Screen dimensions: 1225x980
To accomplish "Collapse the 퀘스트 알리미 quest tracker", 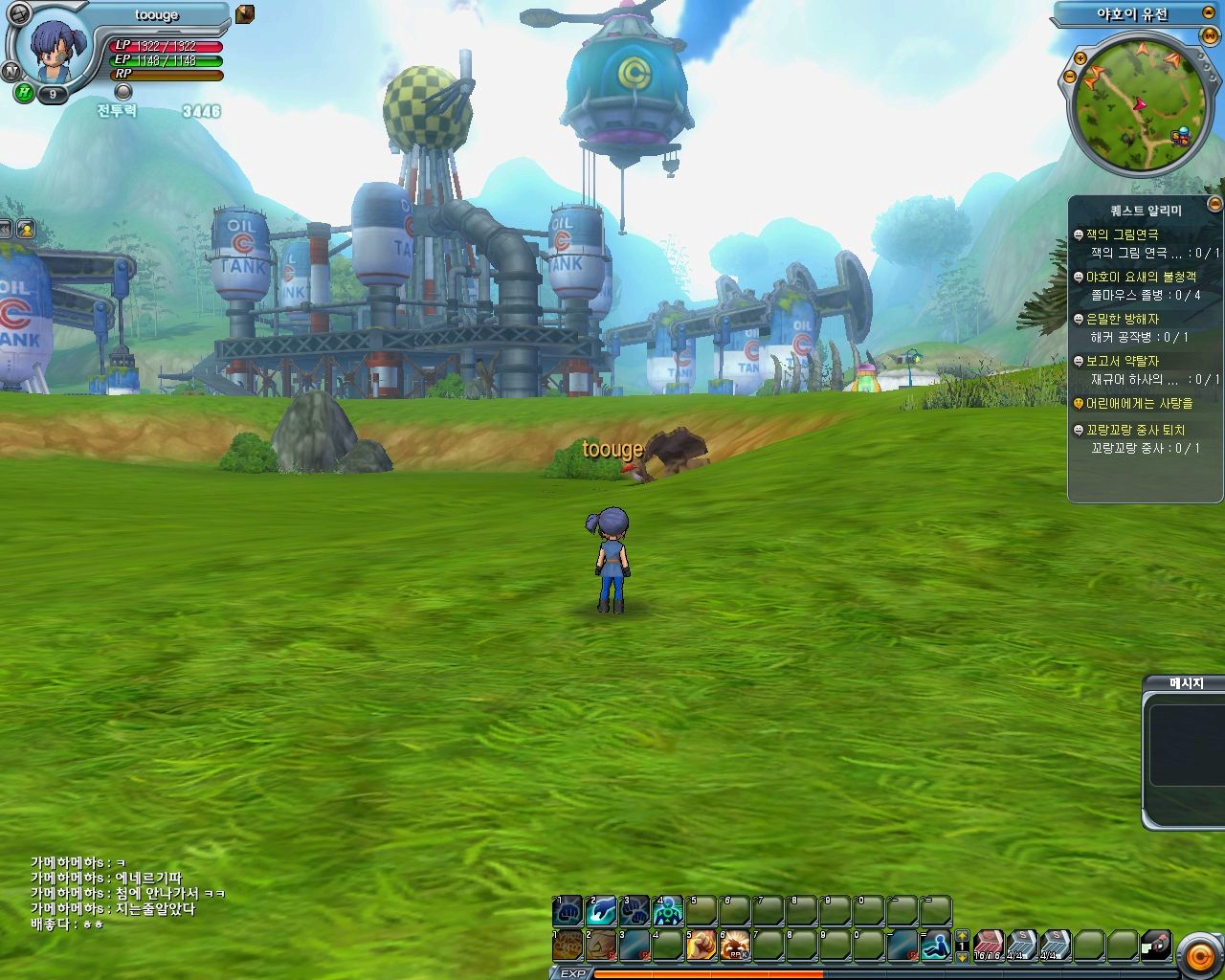I will pos(1214,203).
